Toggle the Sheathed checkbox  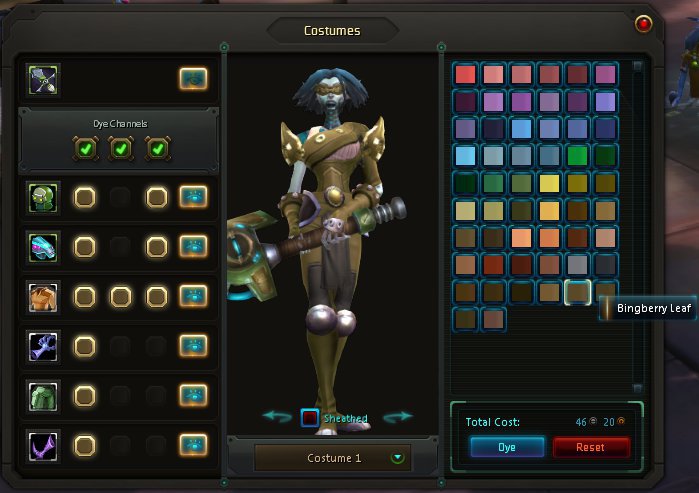(x=310, y=418)
